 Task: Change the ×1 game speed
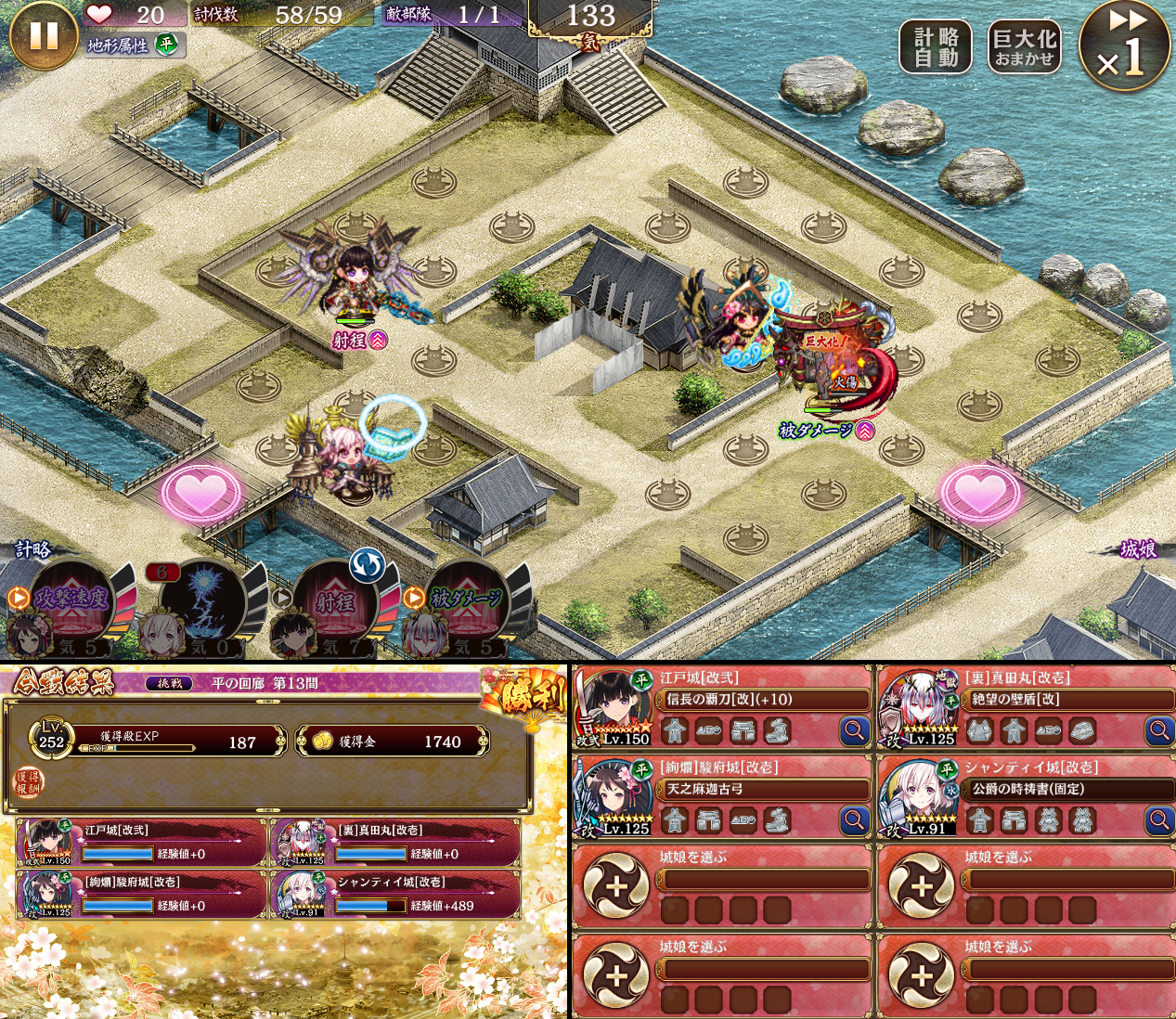pos(1124,47)
